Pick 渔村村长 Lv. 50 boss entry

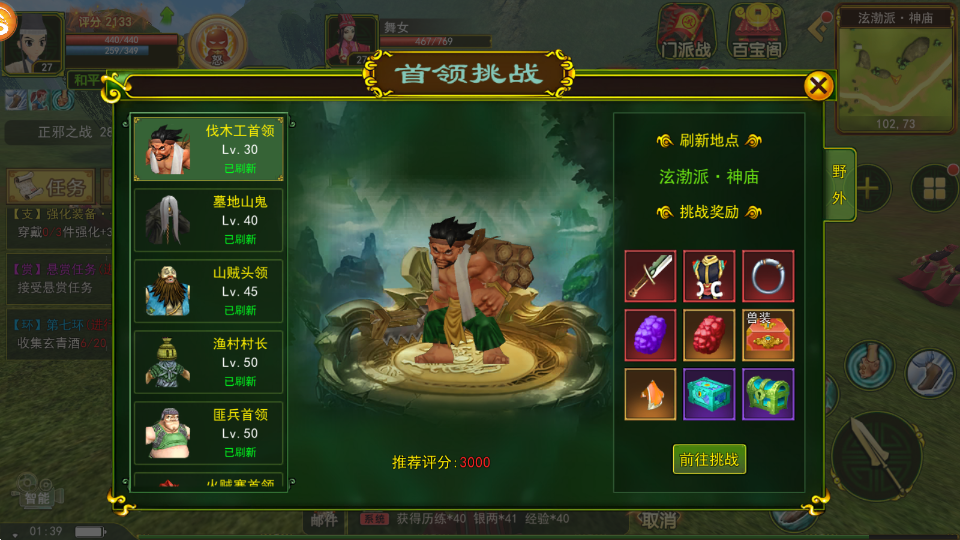click(x=210, y=361)
